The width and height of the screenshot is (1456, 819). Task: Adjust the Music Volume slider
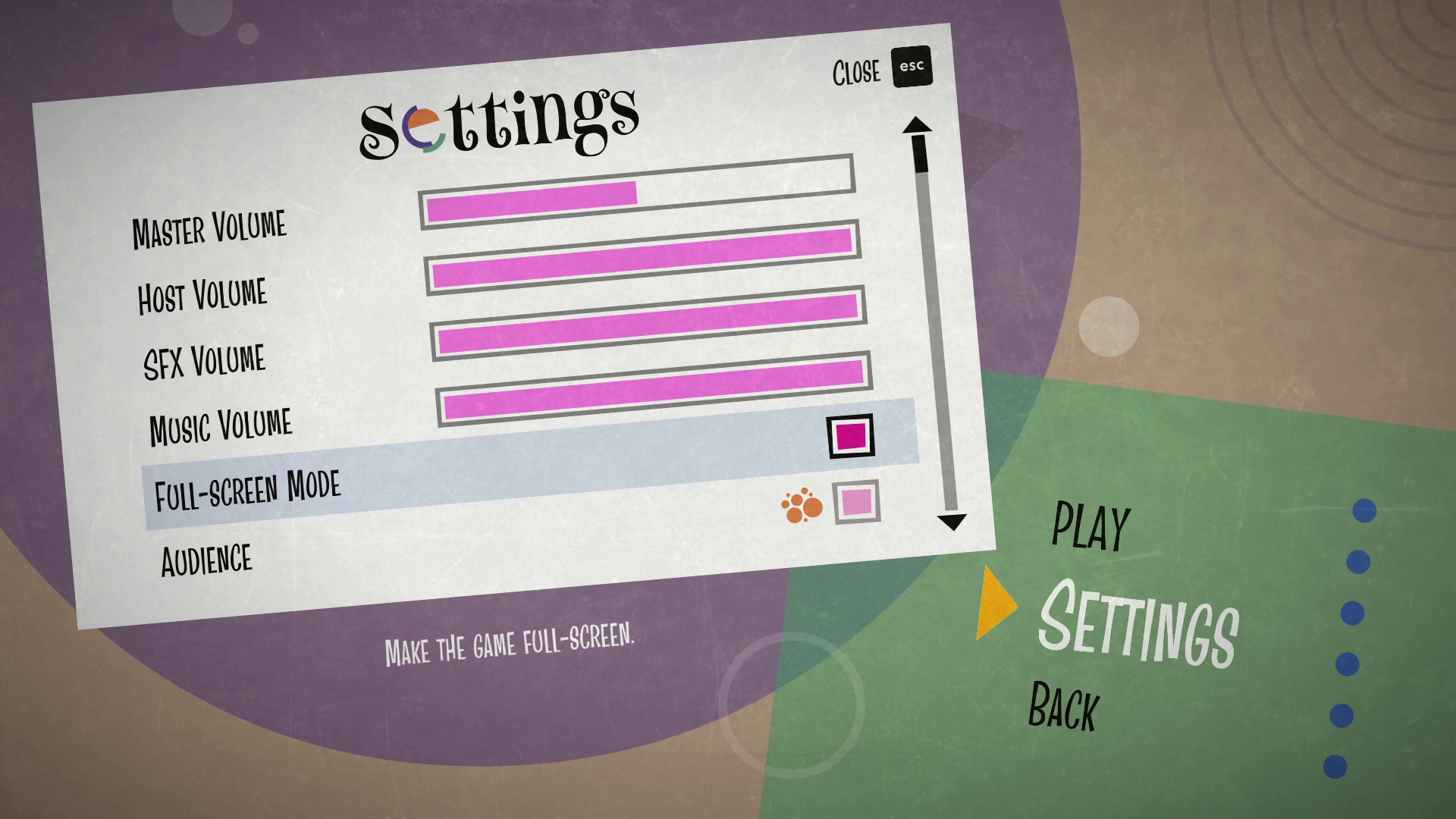[x=654, y=389]
